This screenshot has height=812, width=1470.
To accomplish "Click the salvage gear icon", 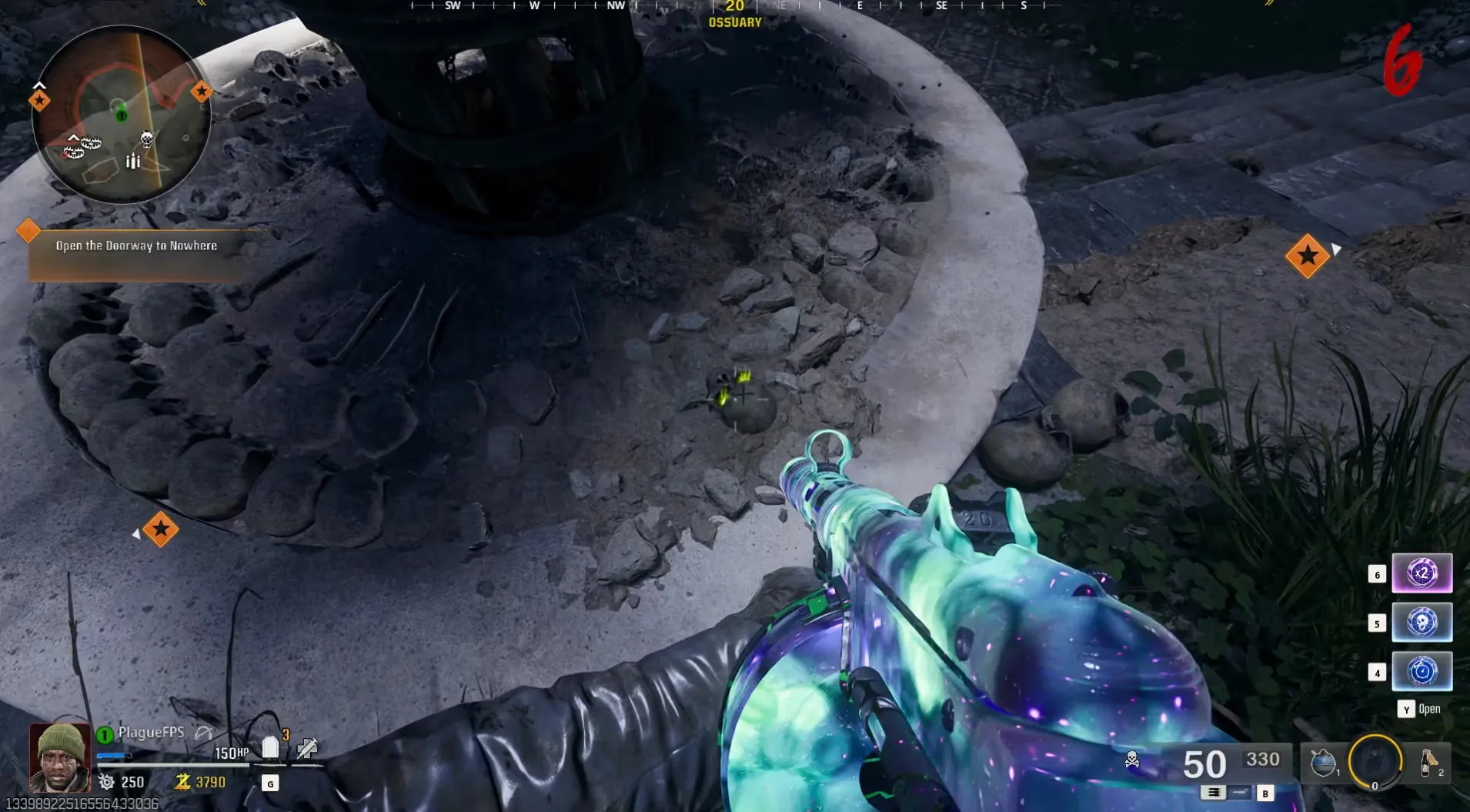I will click(106, 782).
